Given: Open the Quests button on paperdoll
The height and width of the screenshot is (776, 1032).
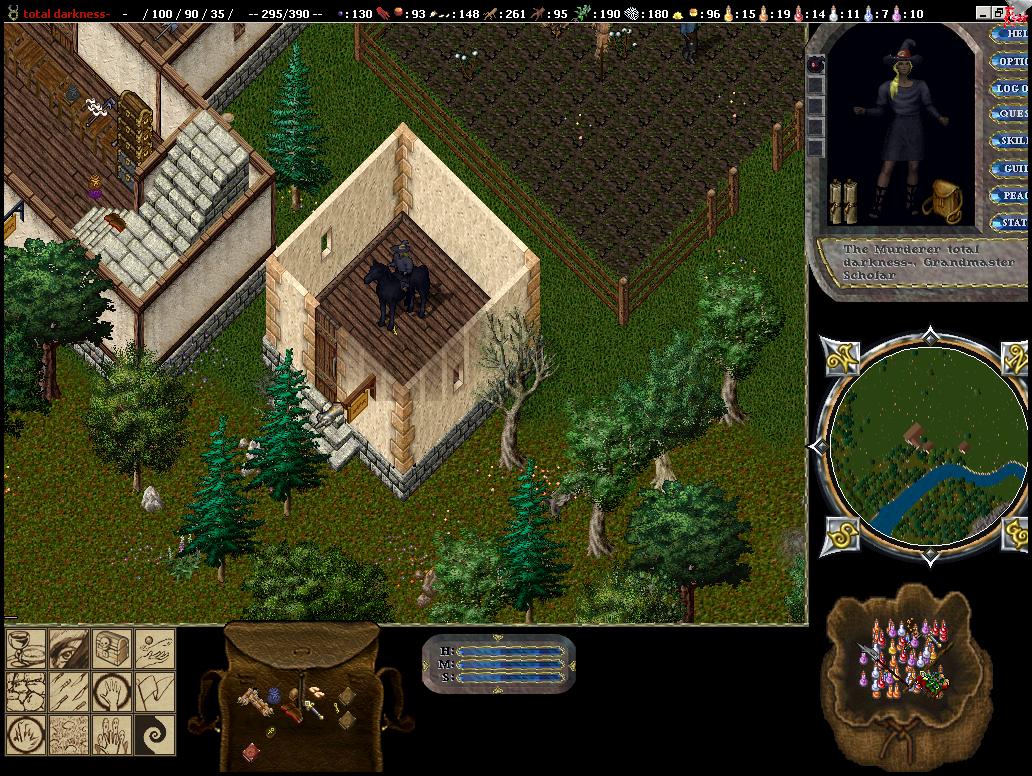Looking at the screenshot, I should point(1012,114).
